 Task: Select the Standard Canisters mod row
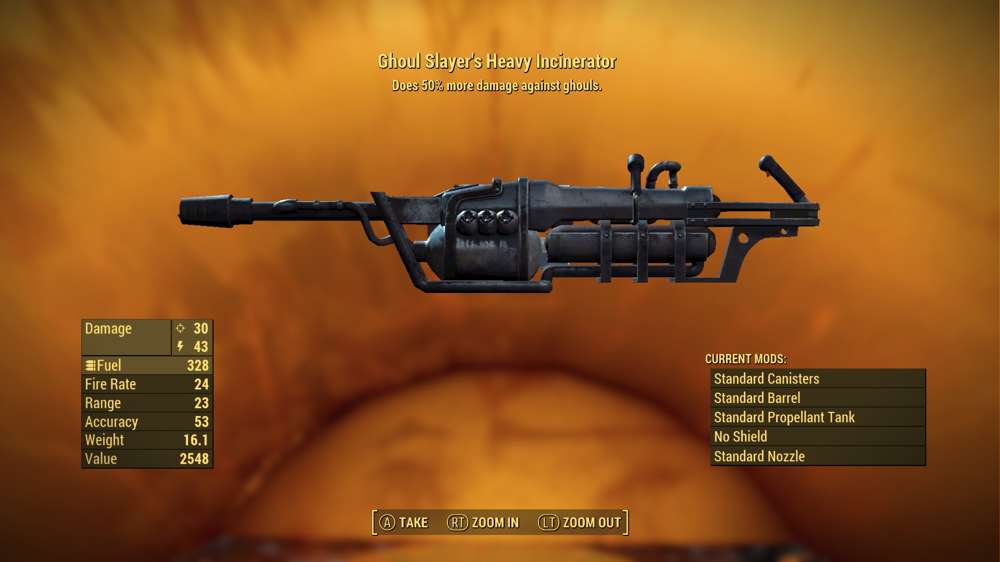click(817, 379)
